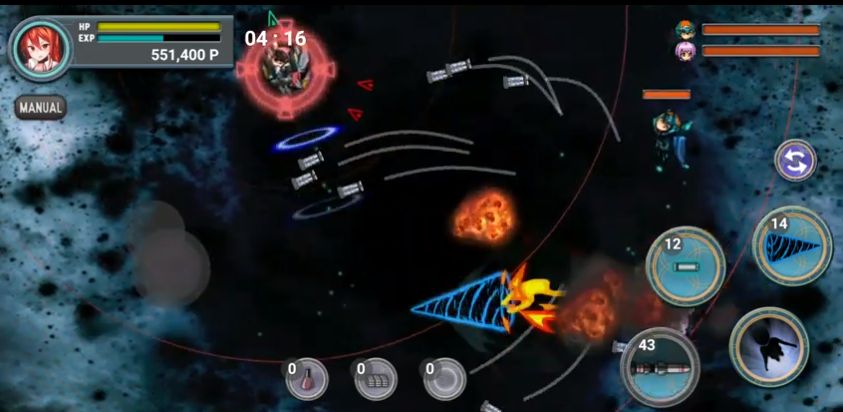843x412 pixels.
Task: Activate the mech dash silhouette skill
Action: tap(768, 347)
